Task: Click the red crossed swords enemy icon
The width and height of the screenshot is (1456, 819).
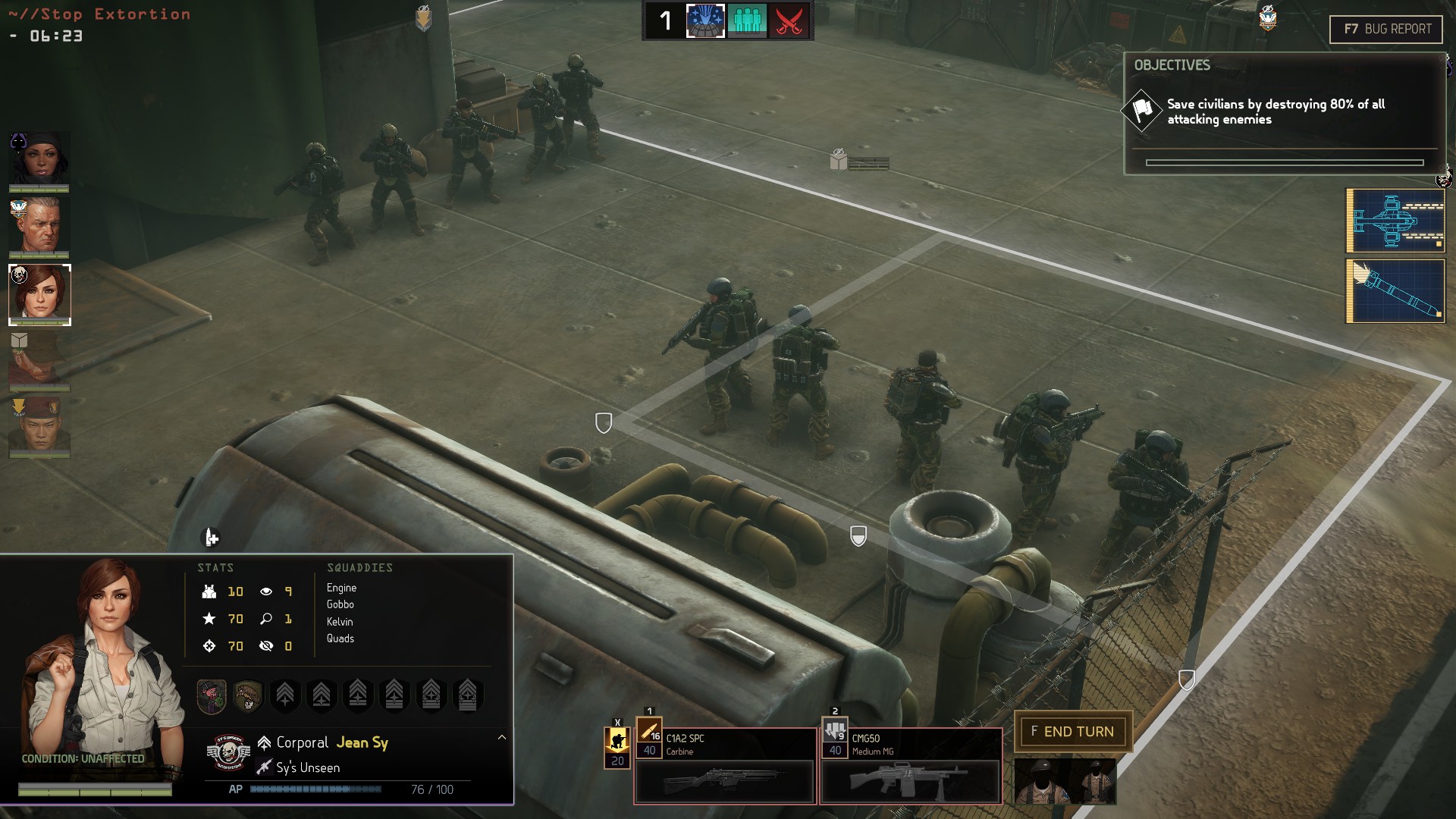Action: (x=789, y=20)
